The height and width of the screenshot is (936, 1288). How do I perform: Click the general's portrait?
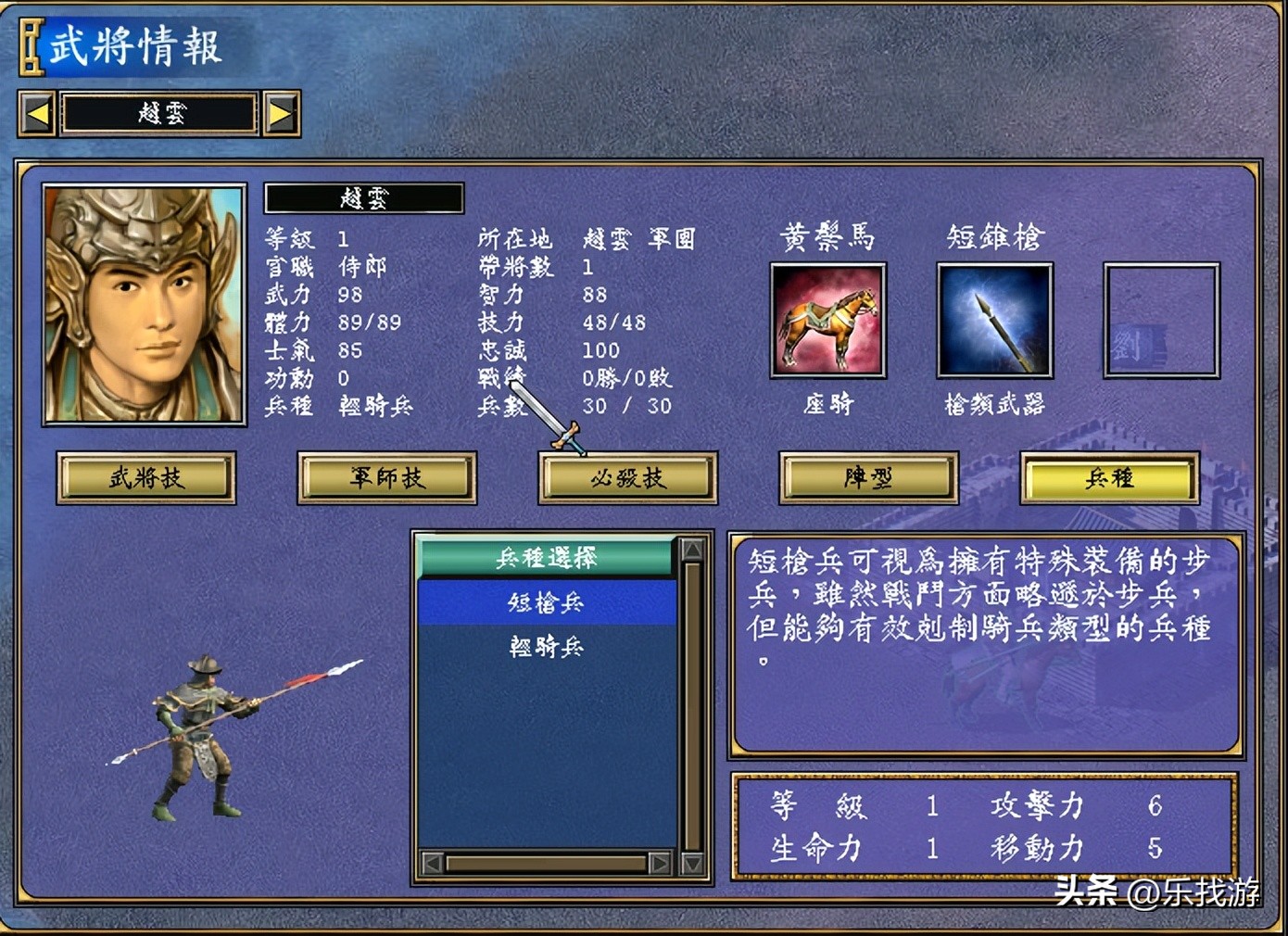click(142, 303)
